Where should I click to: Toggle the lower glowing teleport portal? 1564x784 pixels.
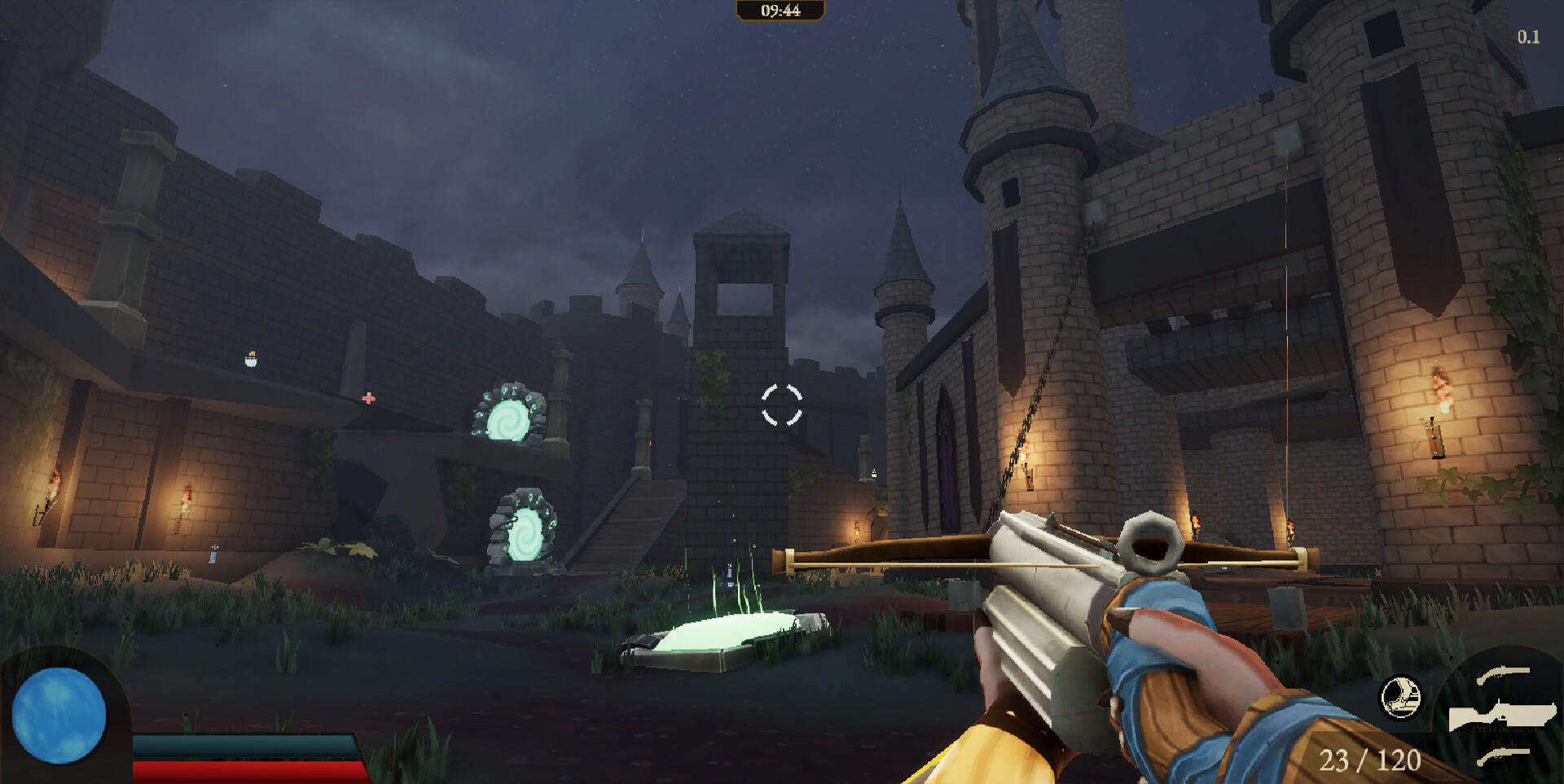526,533
